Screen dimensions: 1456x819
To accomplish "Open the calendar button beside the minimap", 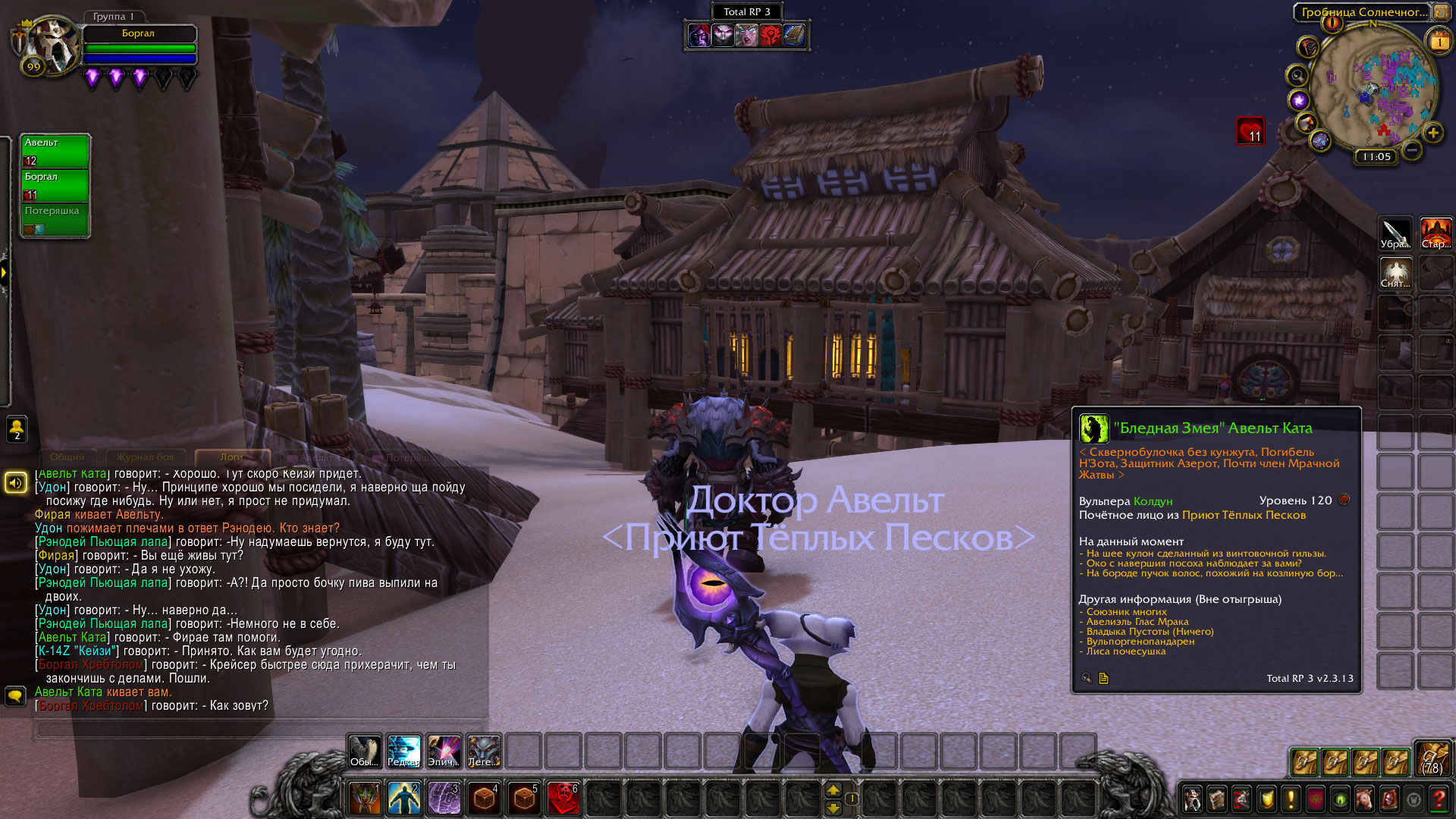I will coord(1439,42).
